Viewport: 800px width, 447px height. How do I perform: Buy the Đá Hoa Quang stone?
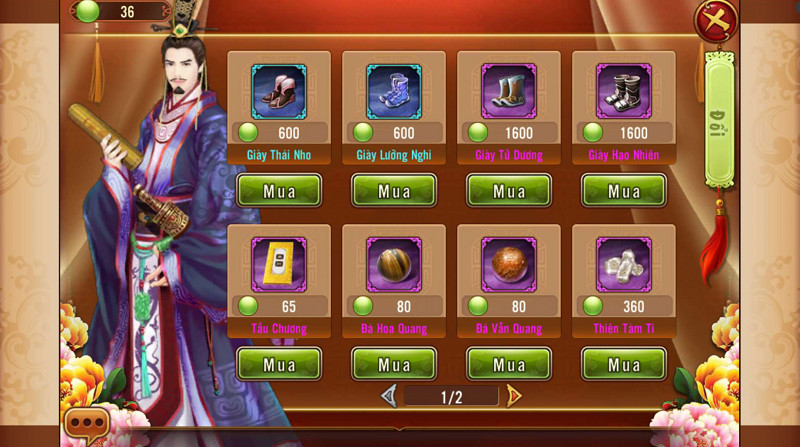coord(394,364)
